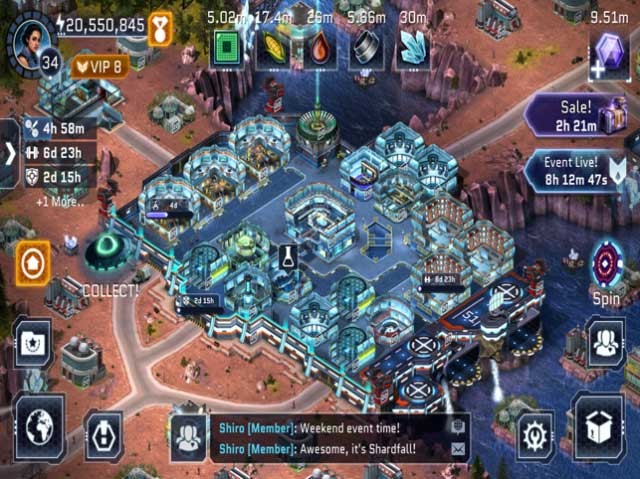Expand the timer queue side panel arrow
The image size is (640, 479).
click(9, 154)
